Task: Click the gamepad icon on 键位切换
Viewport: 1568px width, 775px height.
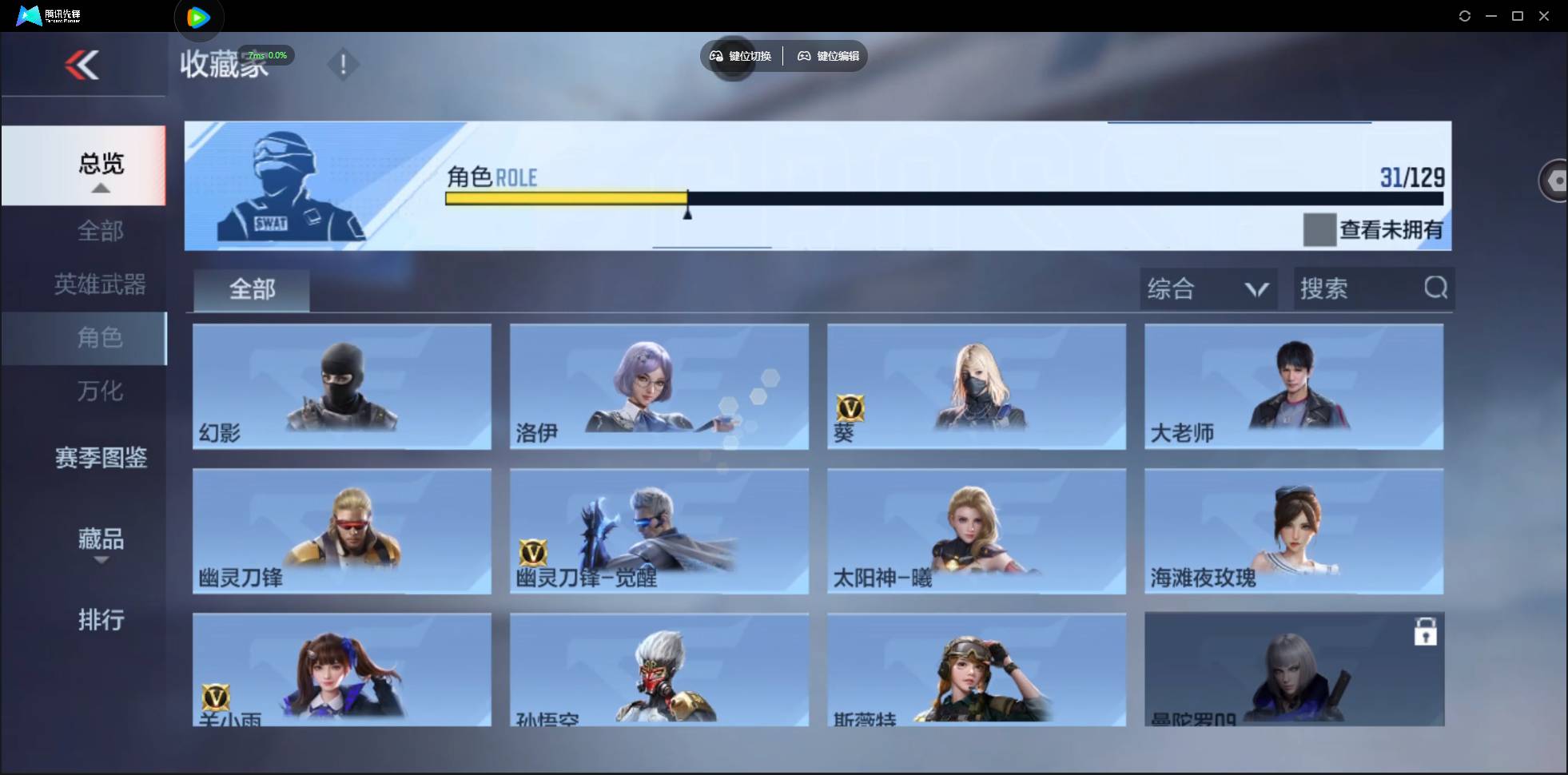Action: coord(715,56)
